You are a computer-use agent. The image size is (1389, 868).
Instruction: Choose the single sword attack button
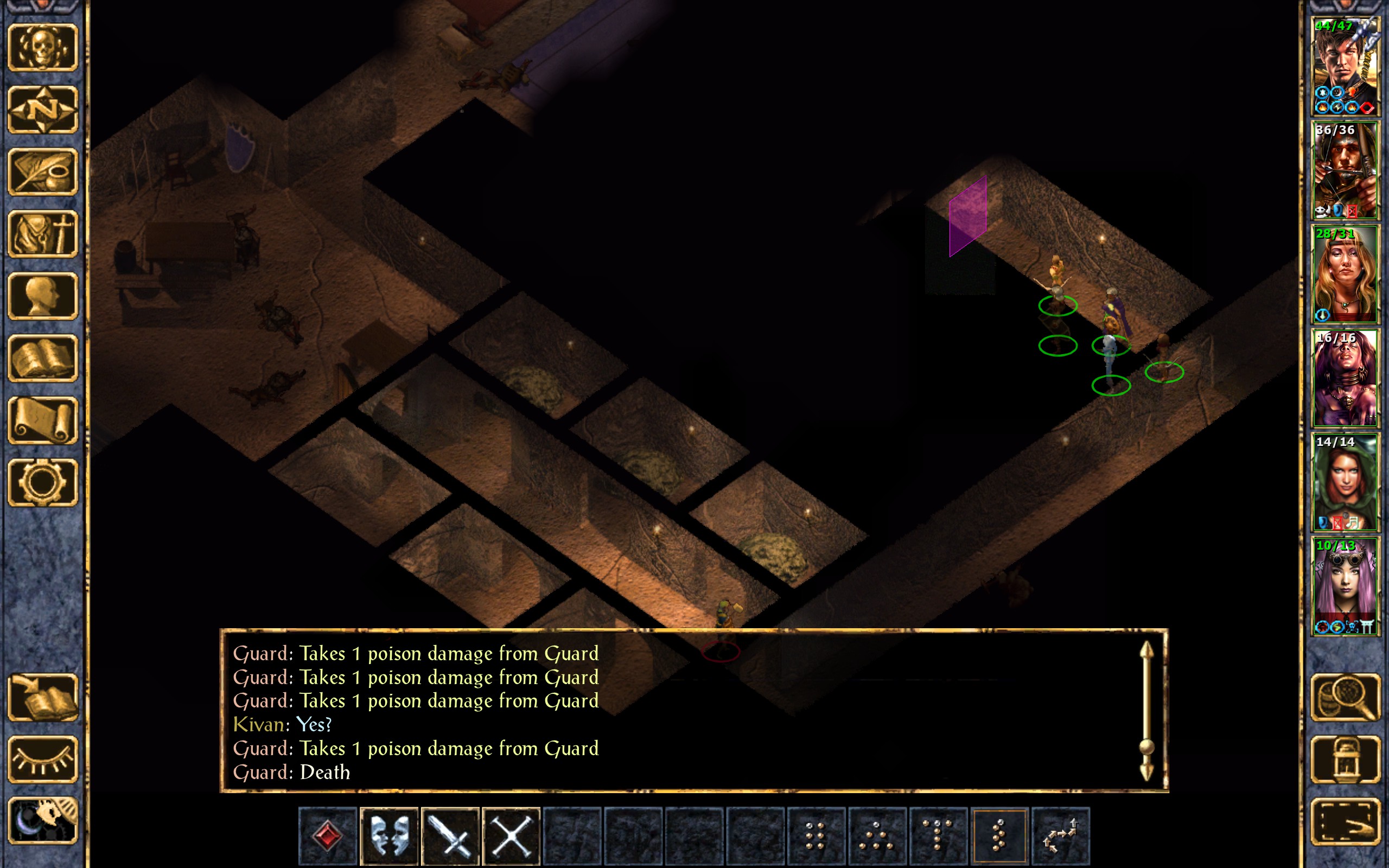450,835
